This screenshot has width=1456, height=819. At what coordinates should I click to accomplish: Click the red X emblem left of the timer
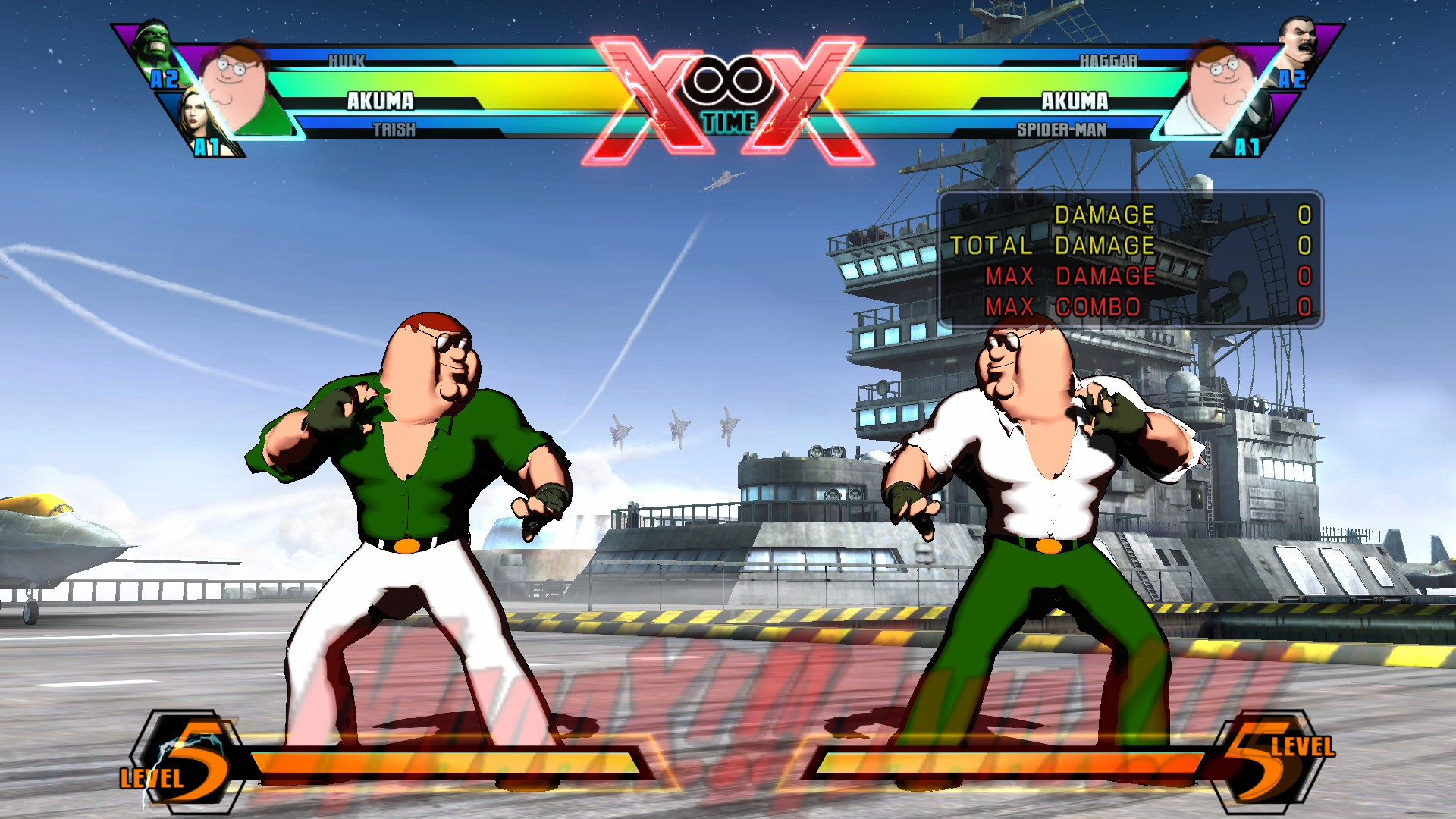point(645,87)
